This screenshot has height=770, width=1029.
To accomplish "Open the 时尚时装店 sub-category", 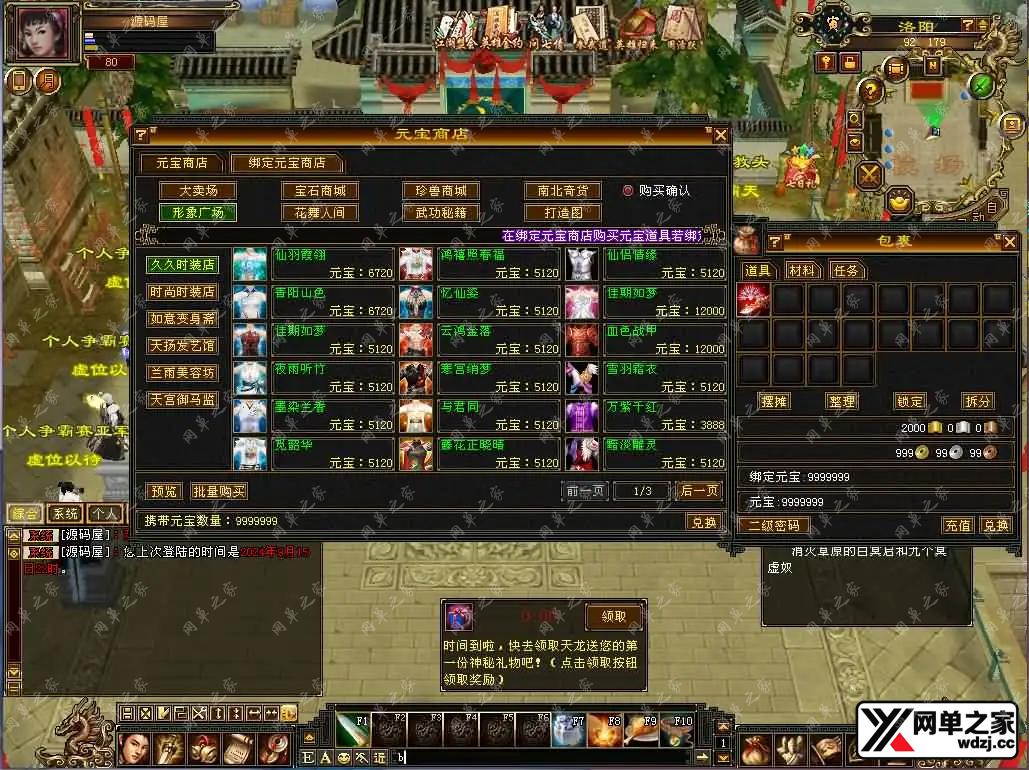I will (183, 292).
